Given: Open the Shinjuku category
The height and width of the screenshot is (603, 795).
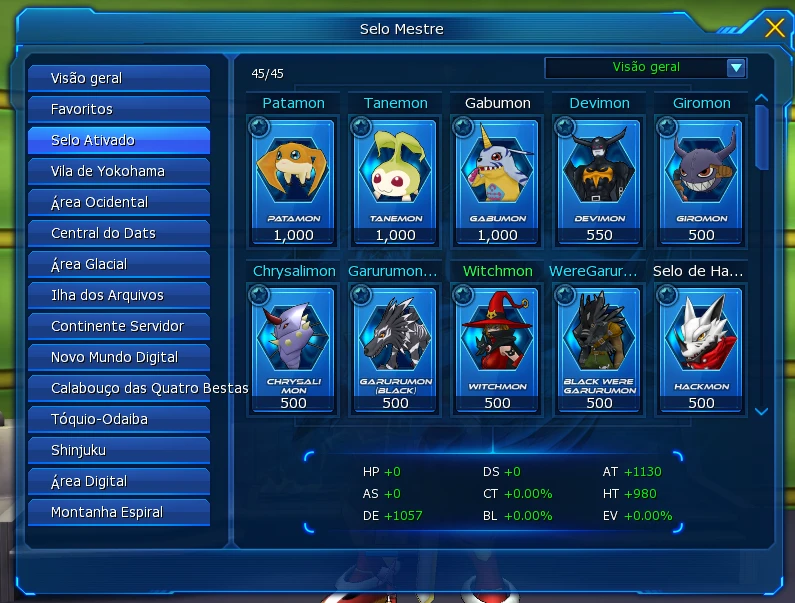Looking at the screenshot, I should [118, 450].
